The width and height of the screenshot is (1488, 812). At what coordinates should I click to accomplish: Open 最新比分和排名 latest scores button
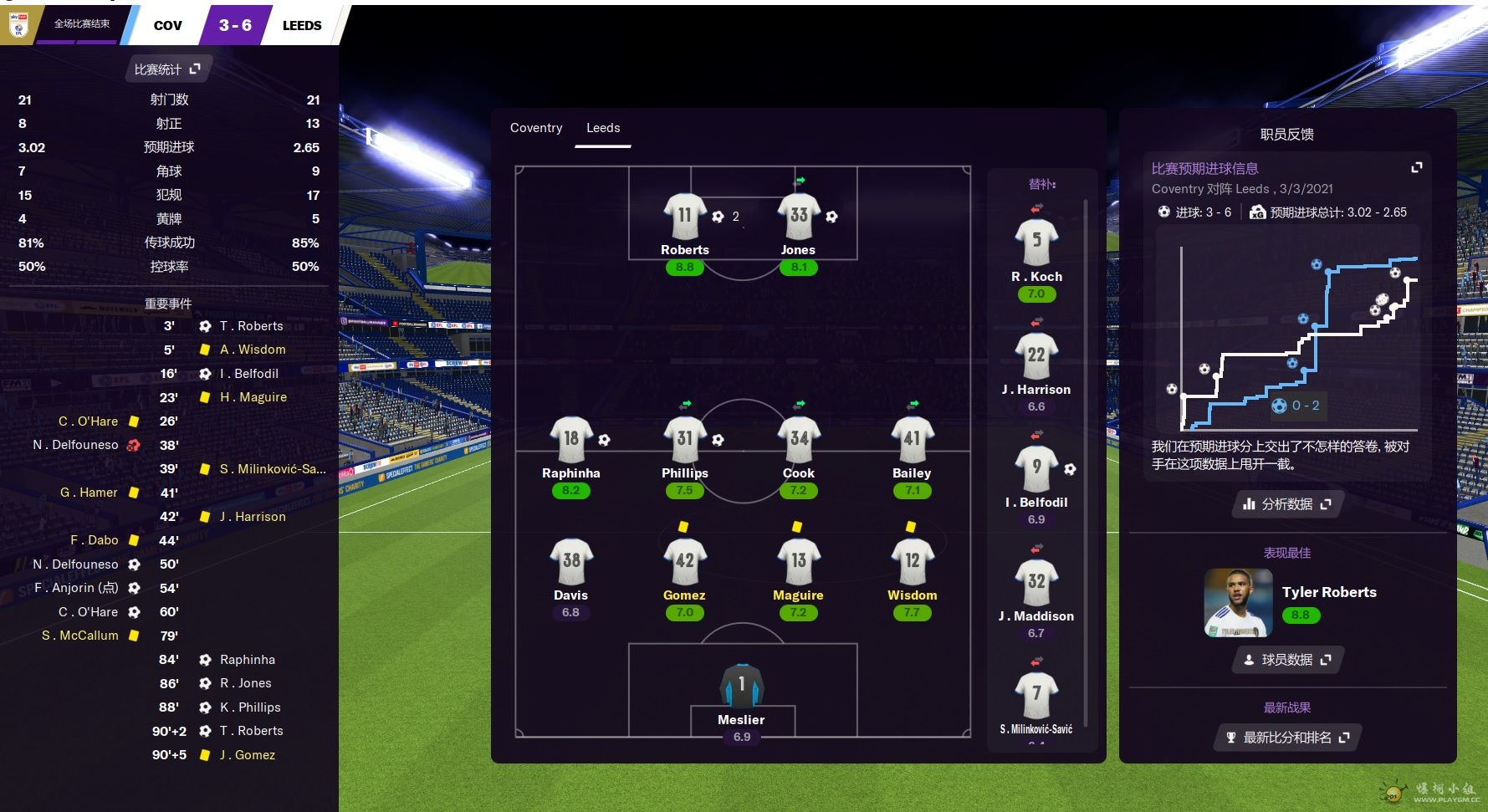pos(1286,738)
